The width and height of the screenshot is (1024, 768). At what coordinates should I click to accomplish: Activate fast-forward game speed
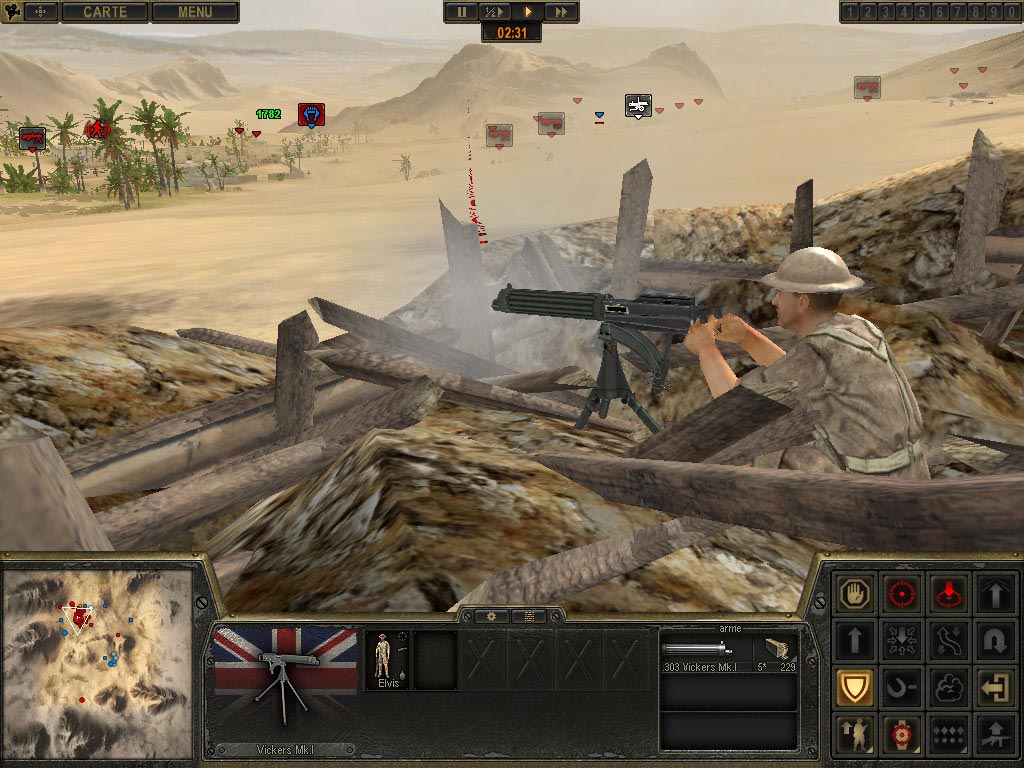pos(561,12)
